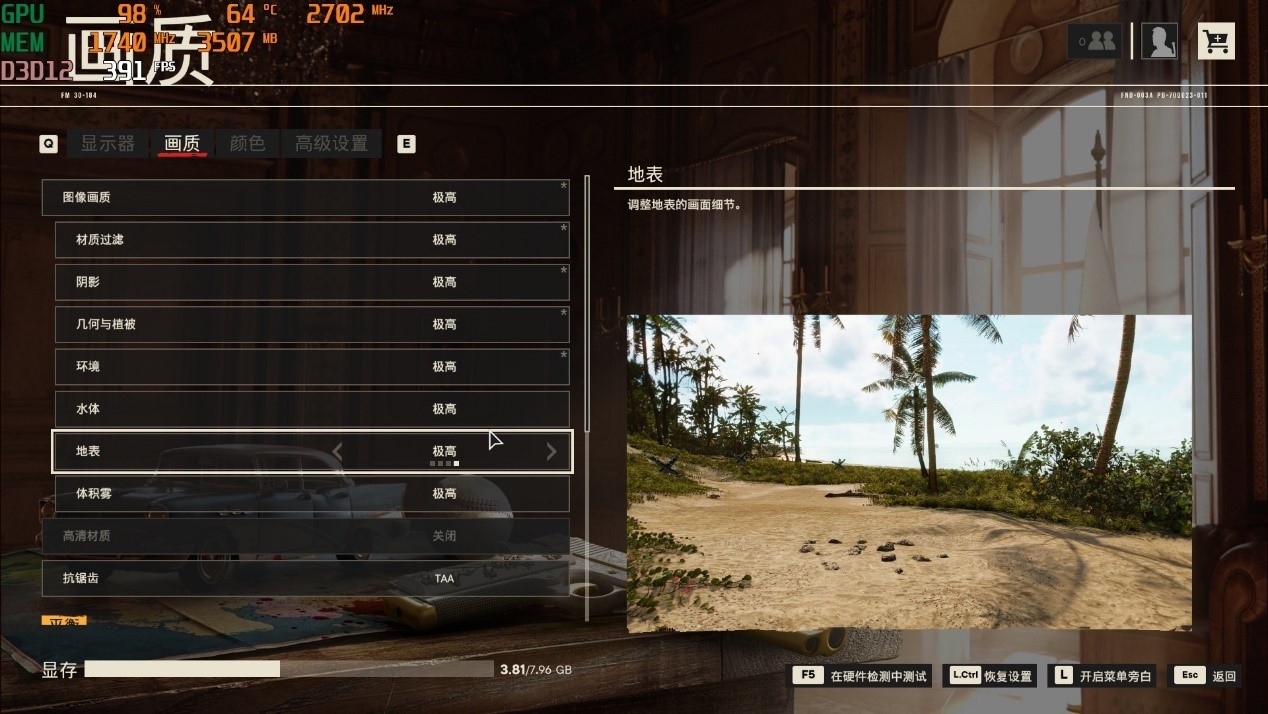Choose the 材质过滤 setting row
The height and width of the screenshot is (714, 1268).
(311, 240)
